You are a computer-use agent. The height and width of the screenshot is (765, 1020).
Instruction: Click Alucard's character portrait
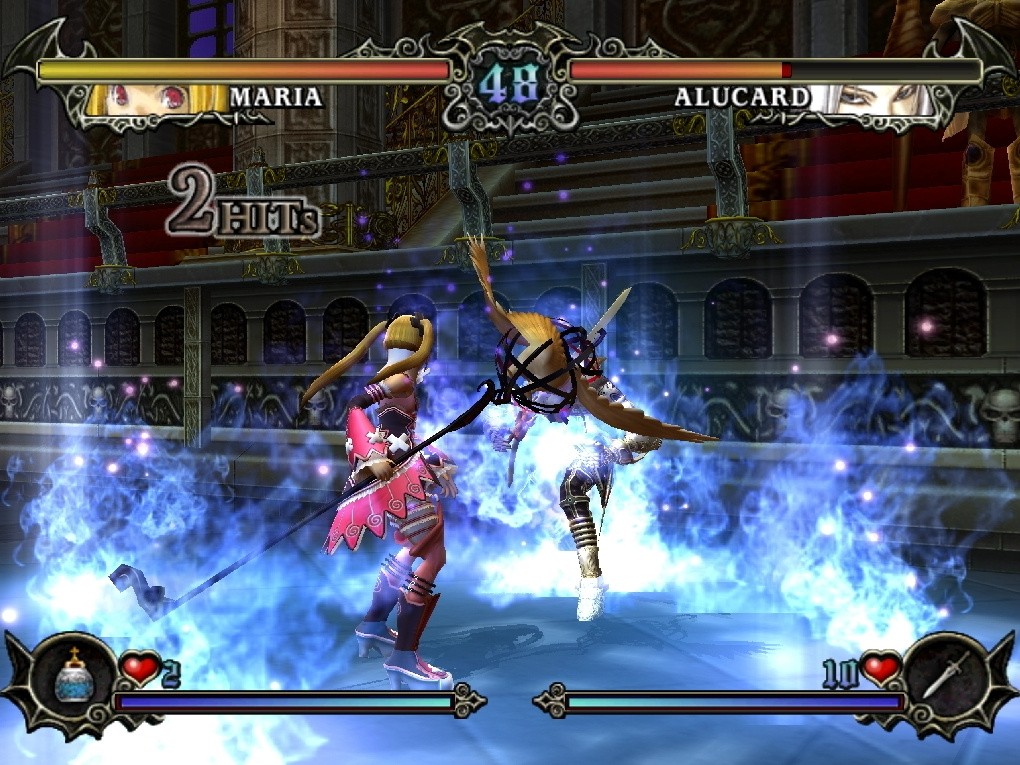point(872,100)
